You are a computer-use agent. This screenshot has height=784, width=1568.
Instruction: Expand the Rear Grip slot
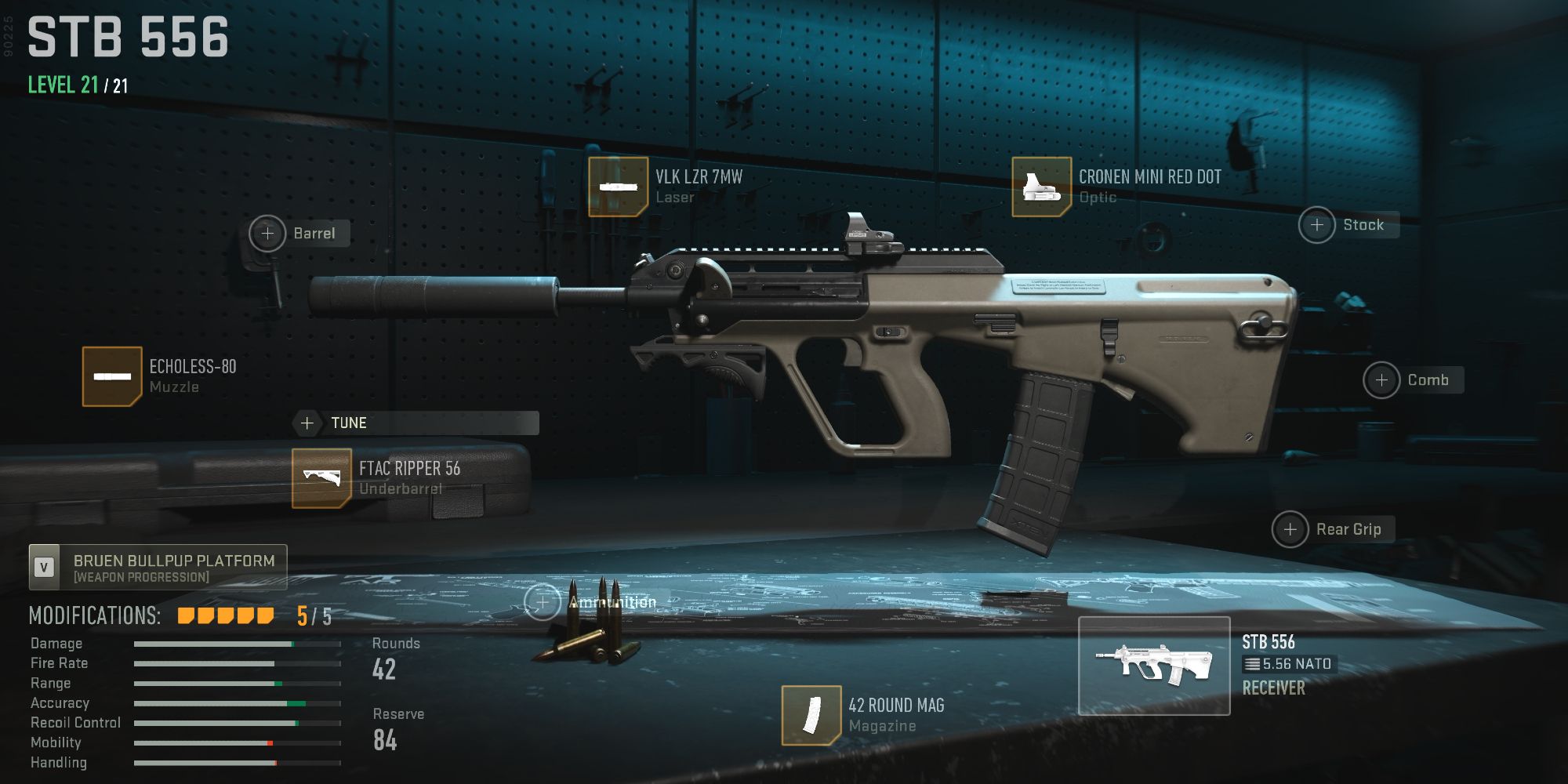pyautogui.click(x=1290, y=529)
